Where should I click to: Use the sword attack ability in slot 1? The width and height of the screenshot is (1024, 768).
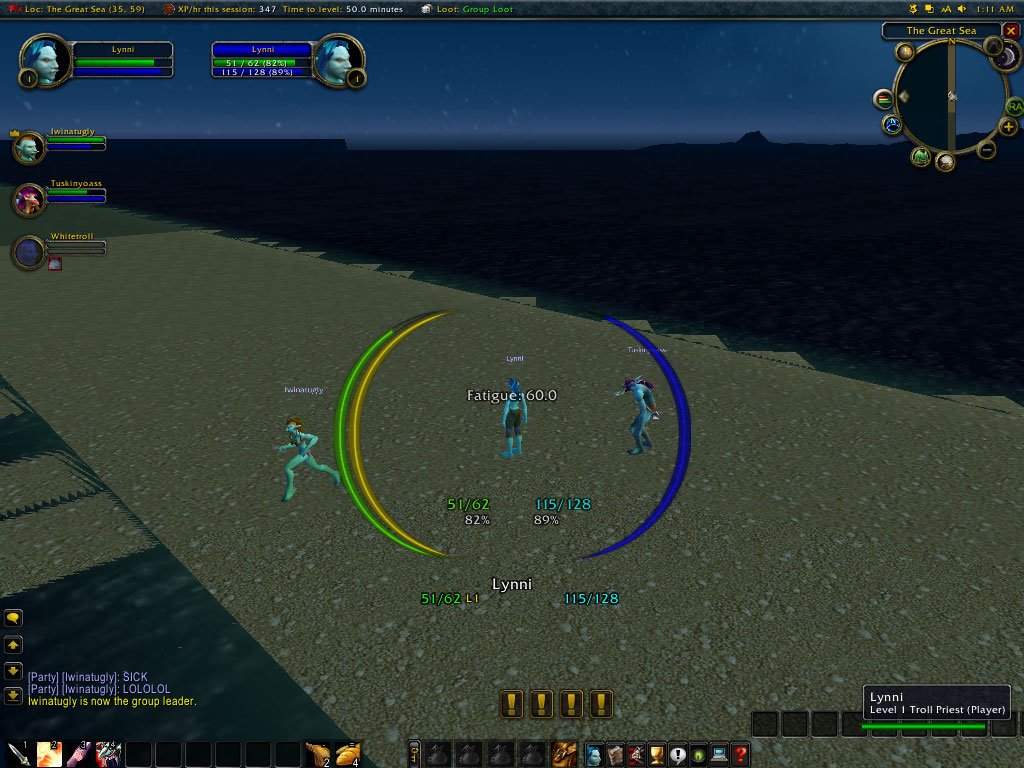coord(19,754)
